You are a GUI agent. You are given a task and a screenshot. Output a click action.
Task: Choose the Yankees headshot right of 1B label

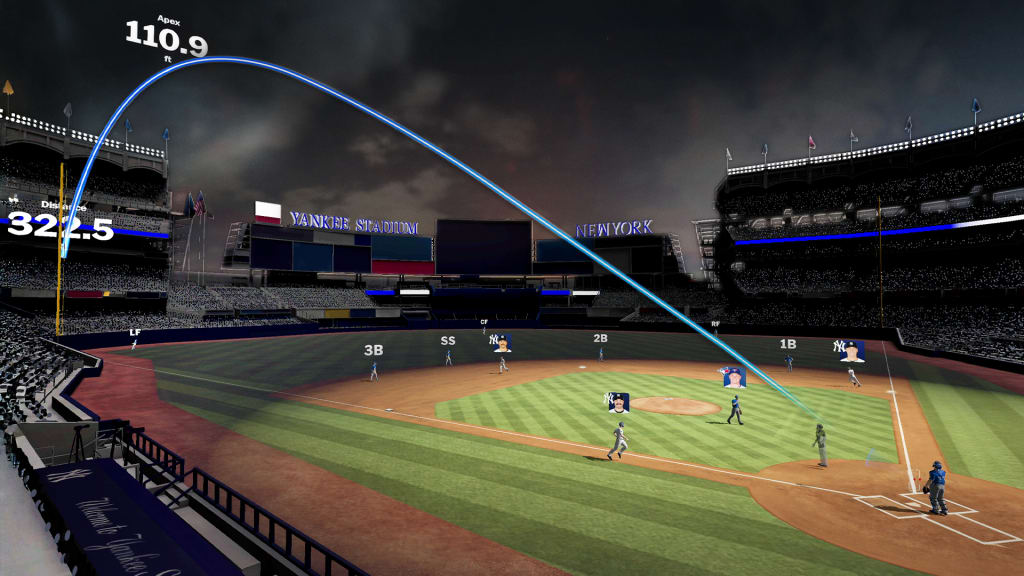pyautogui.click(x=851, y=351)
